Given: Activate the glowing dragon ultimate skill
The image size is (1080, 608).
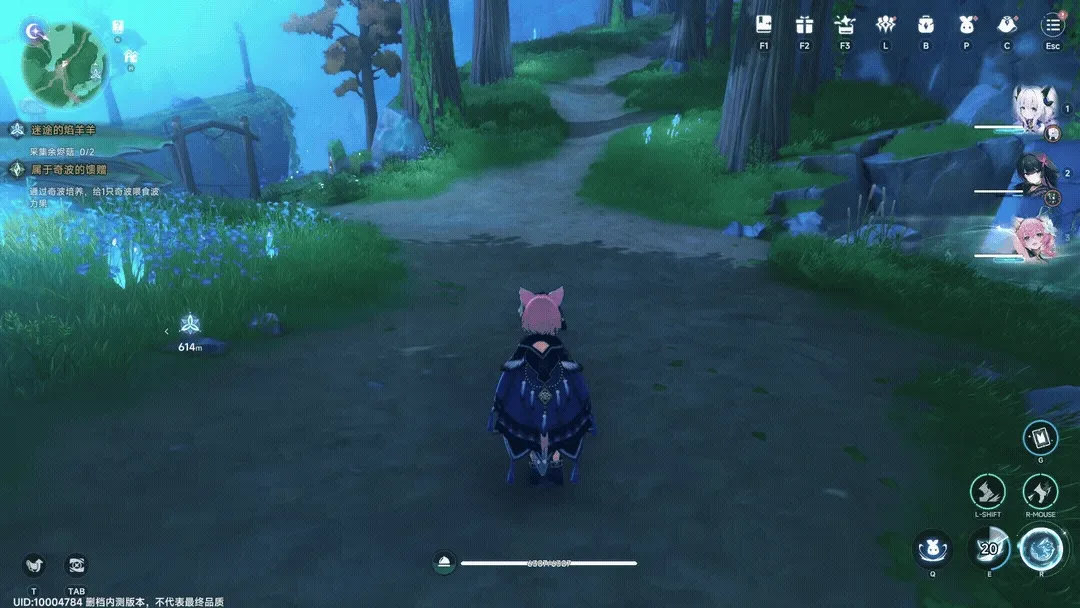Looking at the screenshot, I should point(1040,549).
